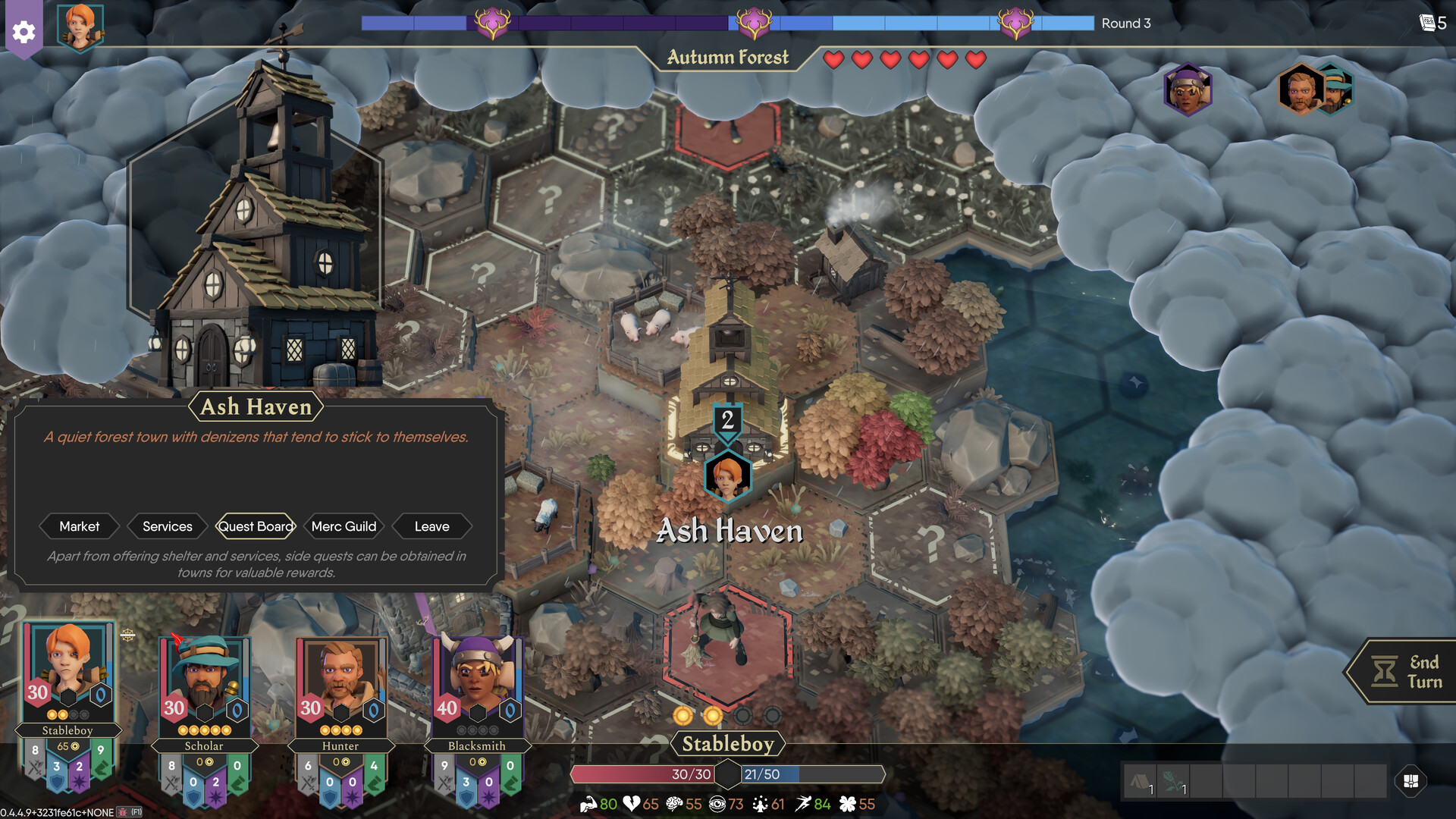Click the Quest Board option in Ash Haven
This screenshot has height=819, width=1456.
point(256,526)
